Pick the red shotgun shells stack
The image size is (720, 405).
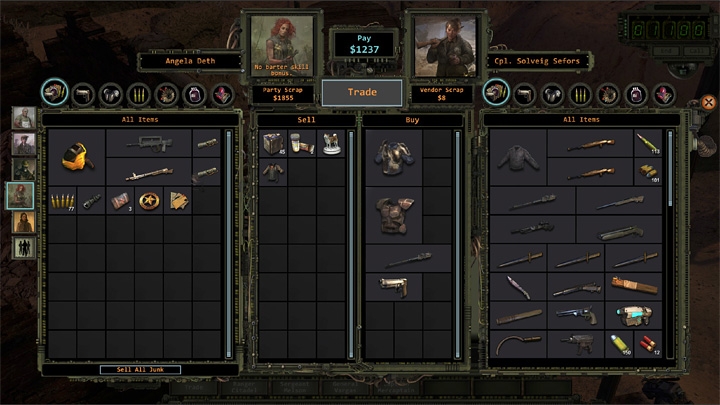(x=649, y=344)
